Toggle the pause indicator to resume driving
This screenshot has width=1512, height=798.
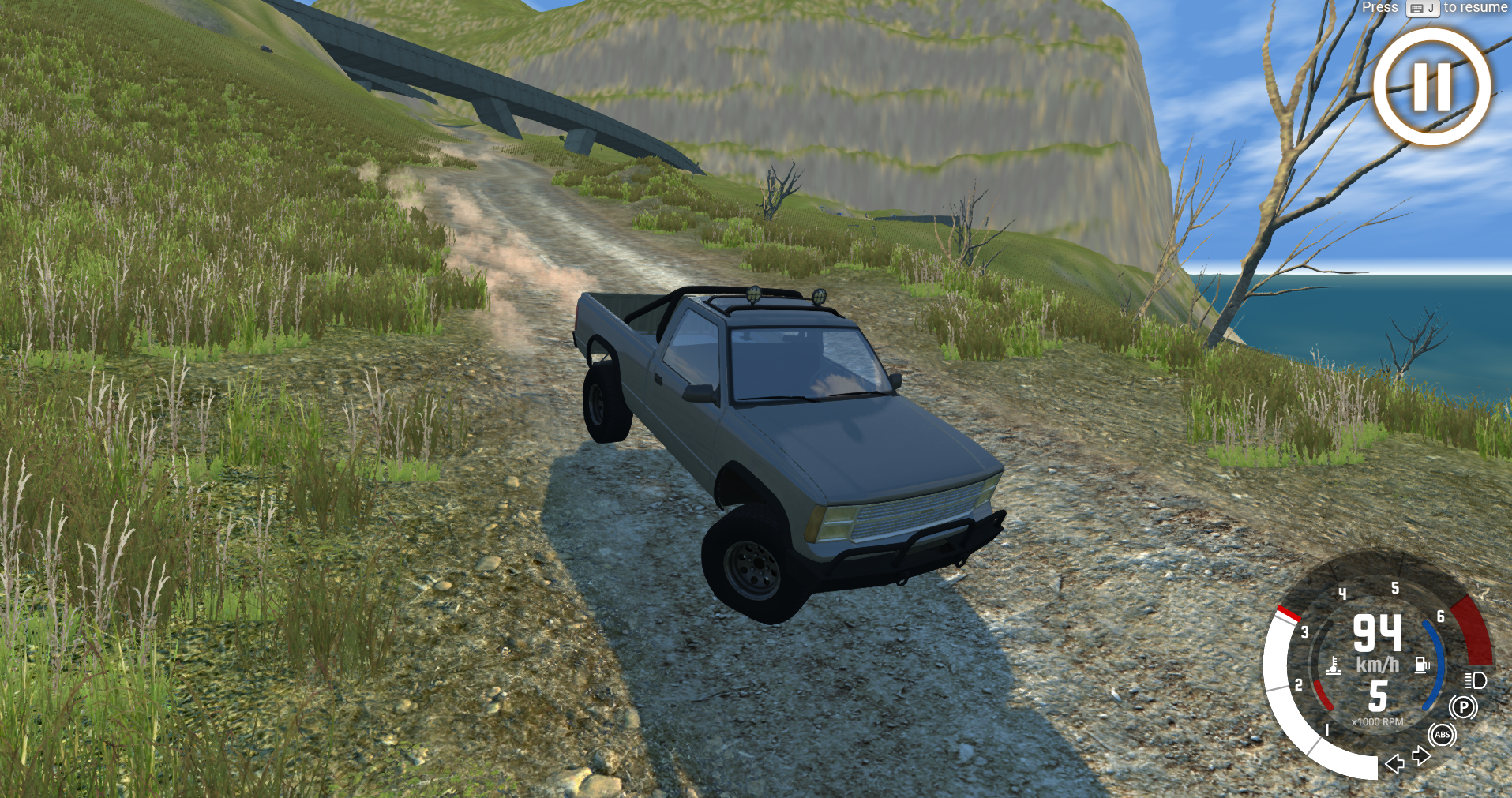[1431, 88]
